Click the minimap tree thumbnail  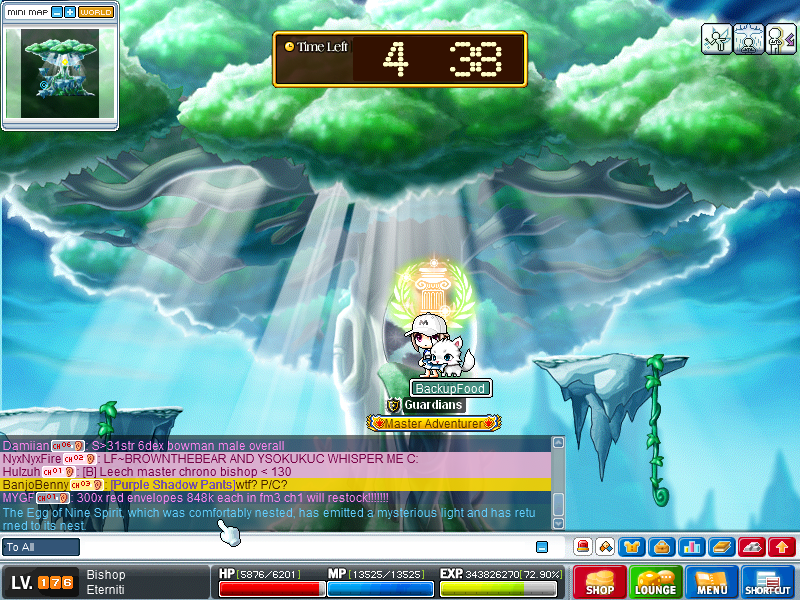pyautogui.click(x=60, y=72)
